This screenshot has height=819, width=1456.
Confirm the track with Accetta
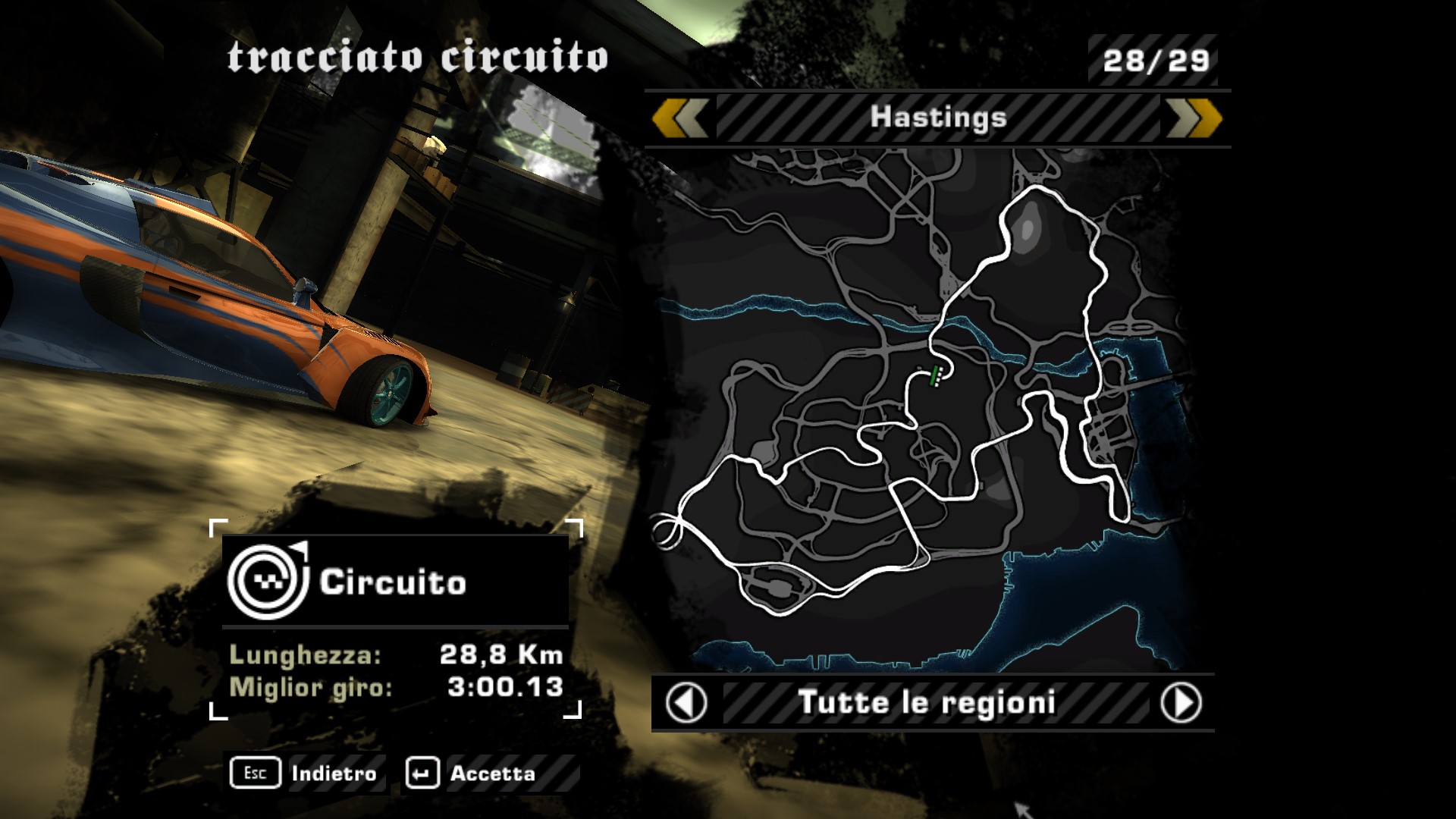[472, 773]
